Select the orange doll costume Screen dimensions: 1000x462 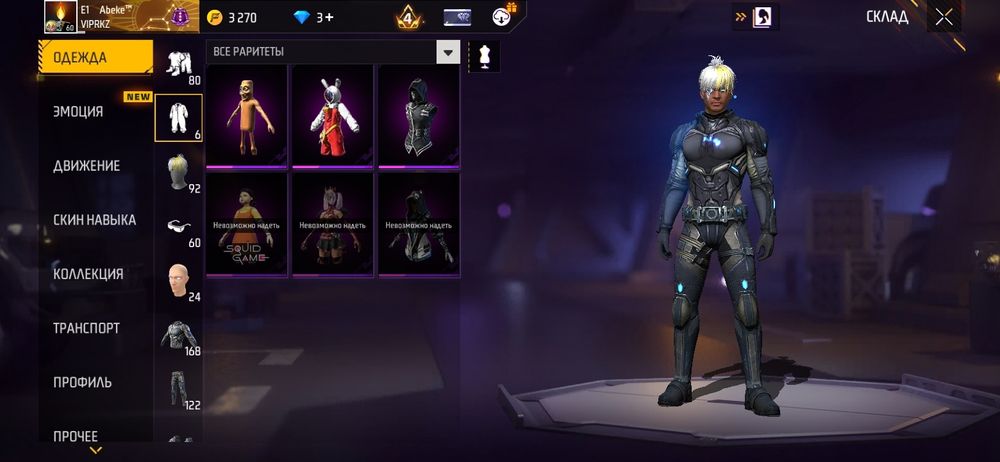coord(248,116)
